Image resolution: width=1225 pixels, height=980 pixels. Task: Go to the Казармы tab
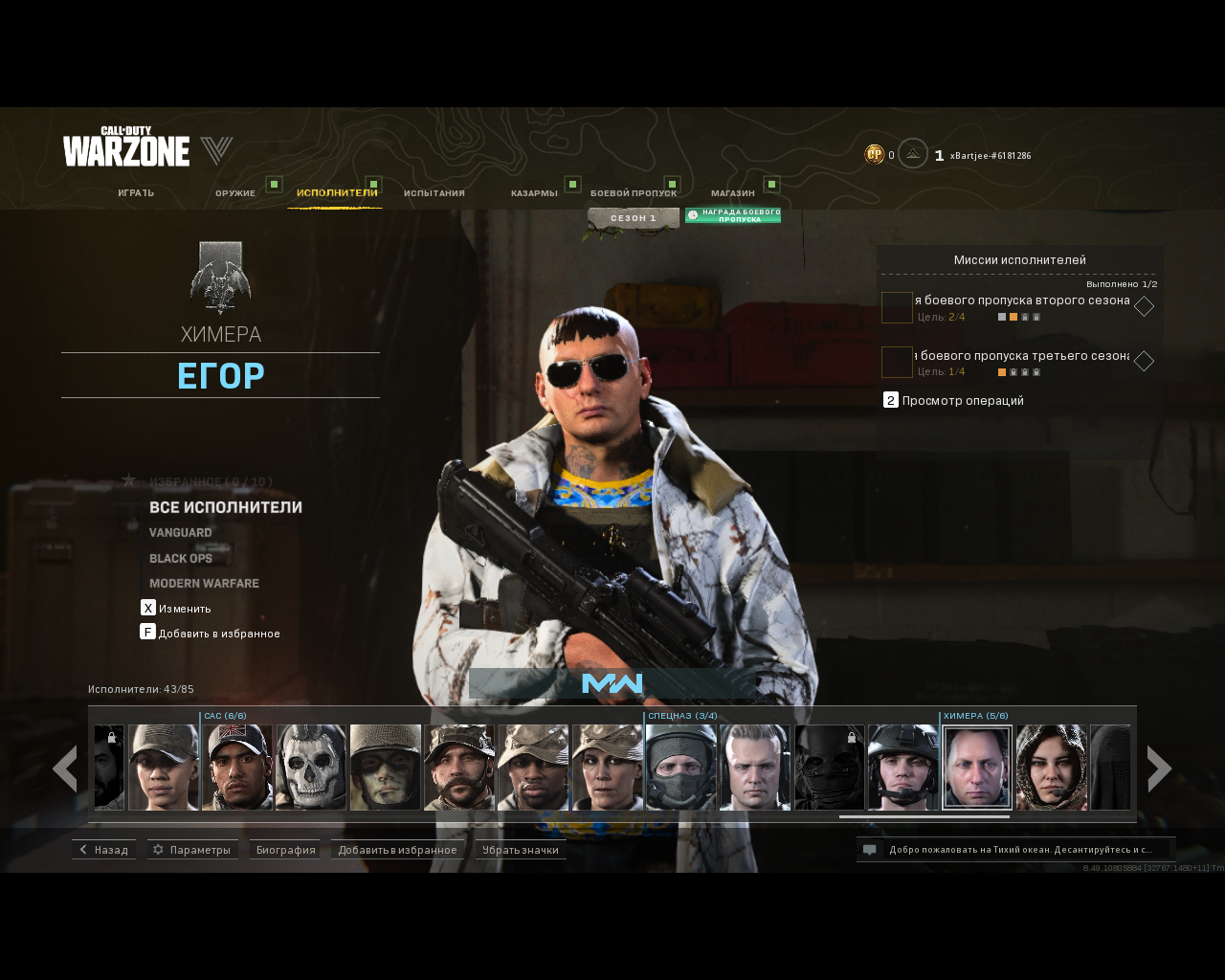pos(534,193)
